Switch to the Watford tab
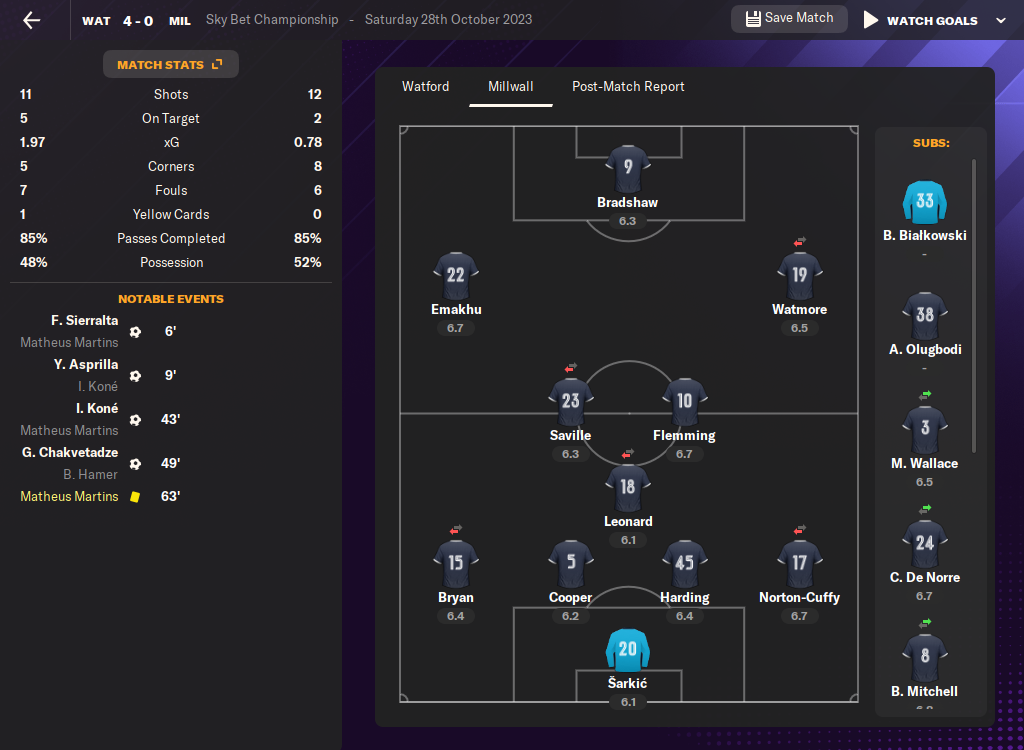This screenshot has height=750, width=1024. point(426,87)
